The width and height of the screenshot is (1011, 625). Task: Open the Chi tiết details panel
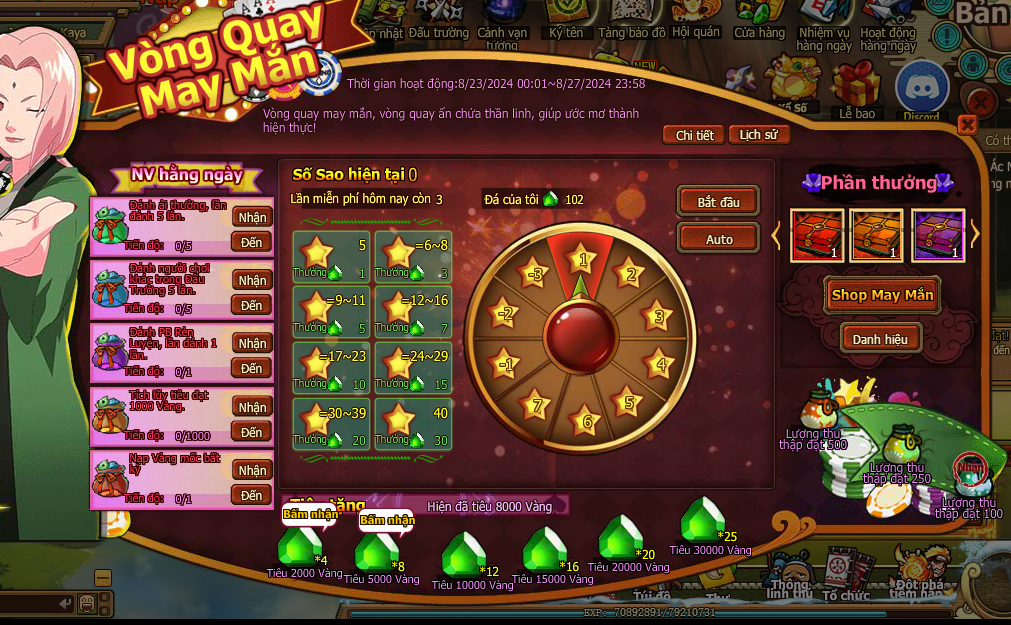point(694,135)
